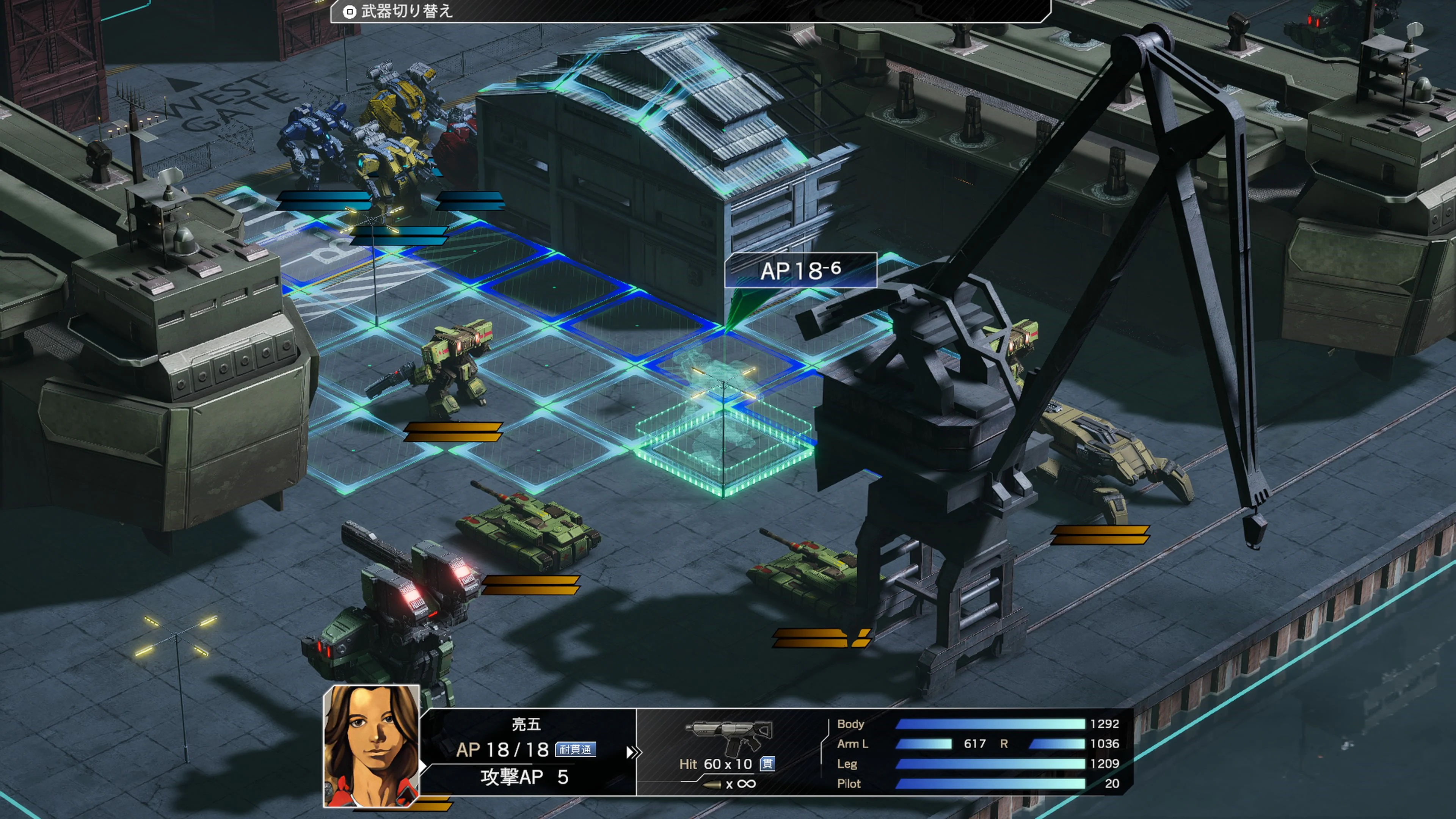Click the 耐貫通 skill badge
Viewport: 1456px width, 819px height.
coord(576,750)
